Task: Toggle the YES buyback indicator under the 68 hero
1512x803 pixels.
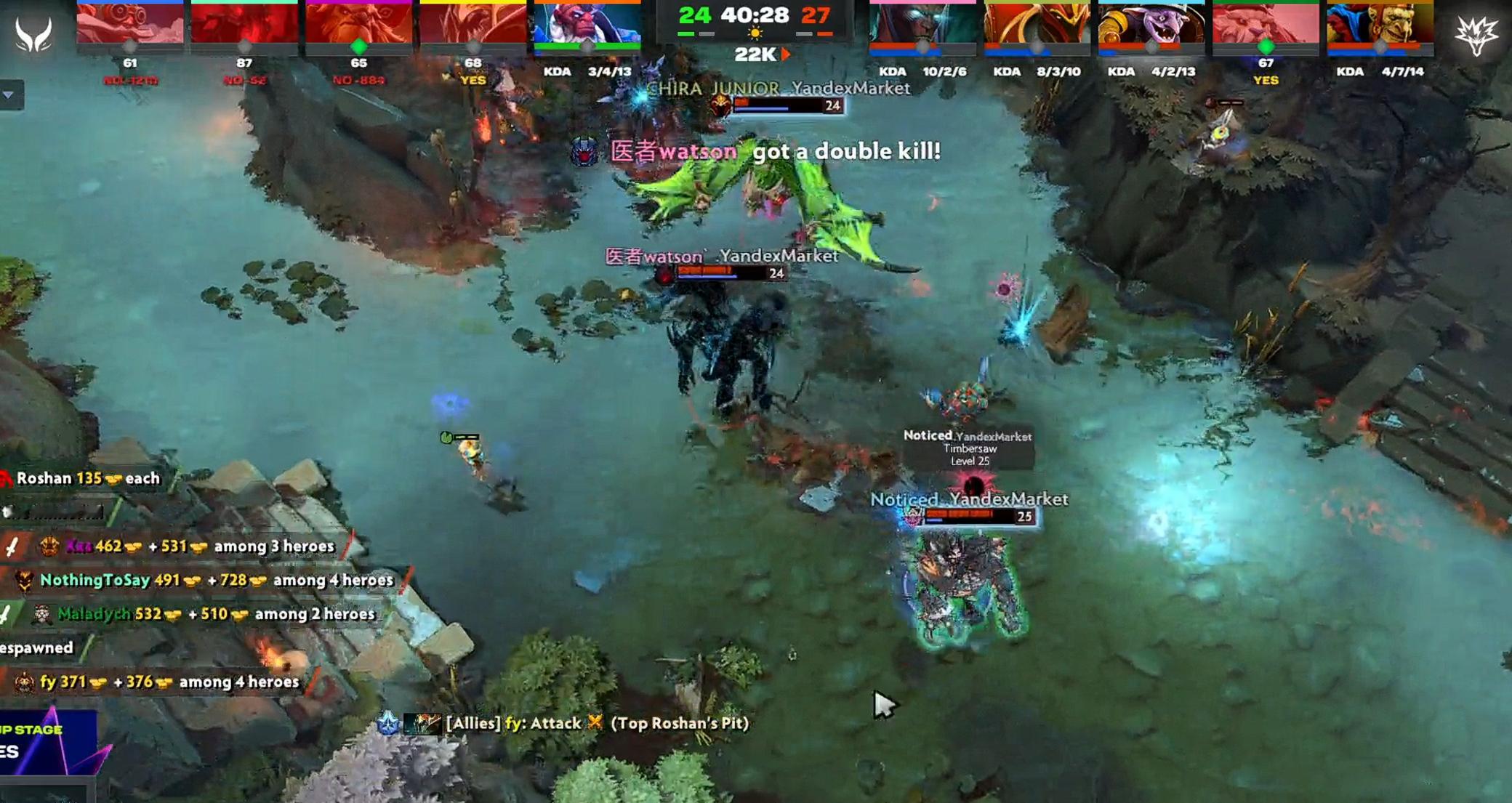Action: click(x=474, y=81)
